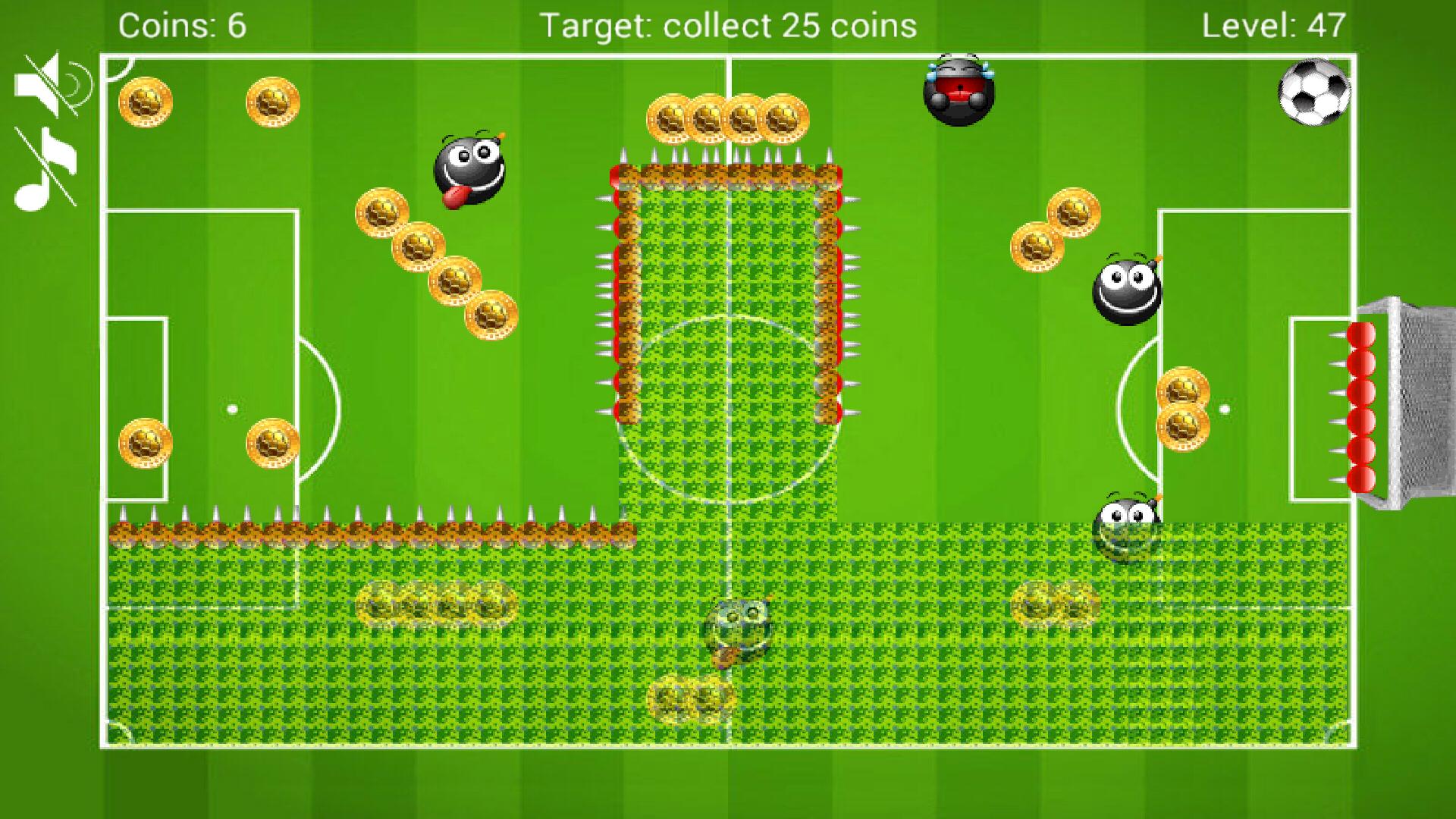Click the red spike strip beside the goal
1456x819 pixels.
pyautogui.click(x=1363, y=409)
